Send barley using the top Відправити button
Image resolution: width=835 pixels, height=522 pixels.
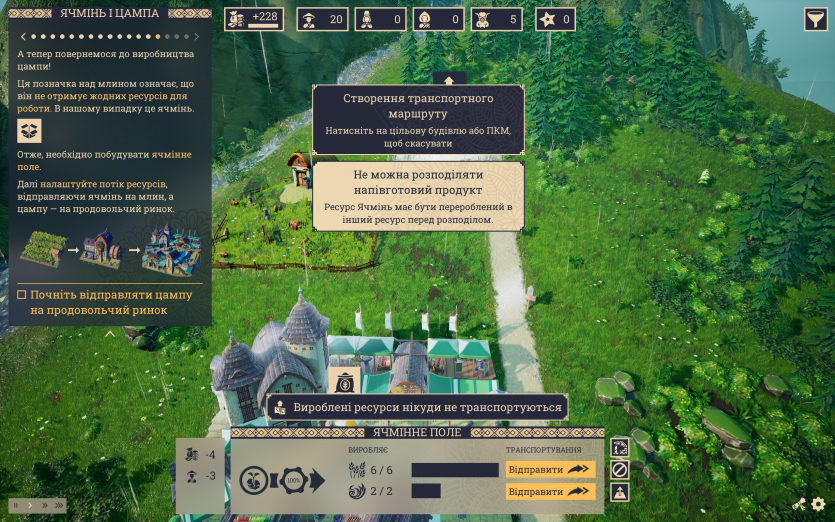(550, 469)
